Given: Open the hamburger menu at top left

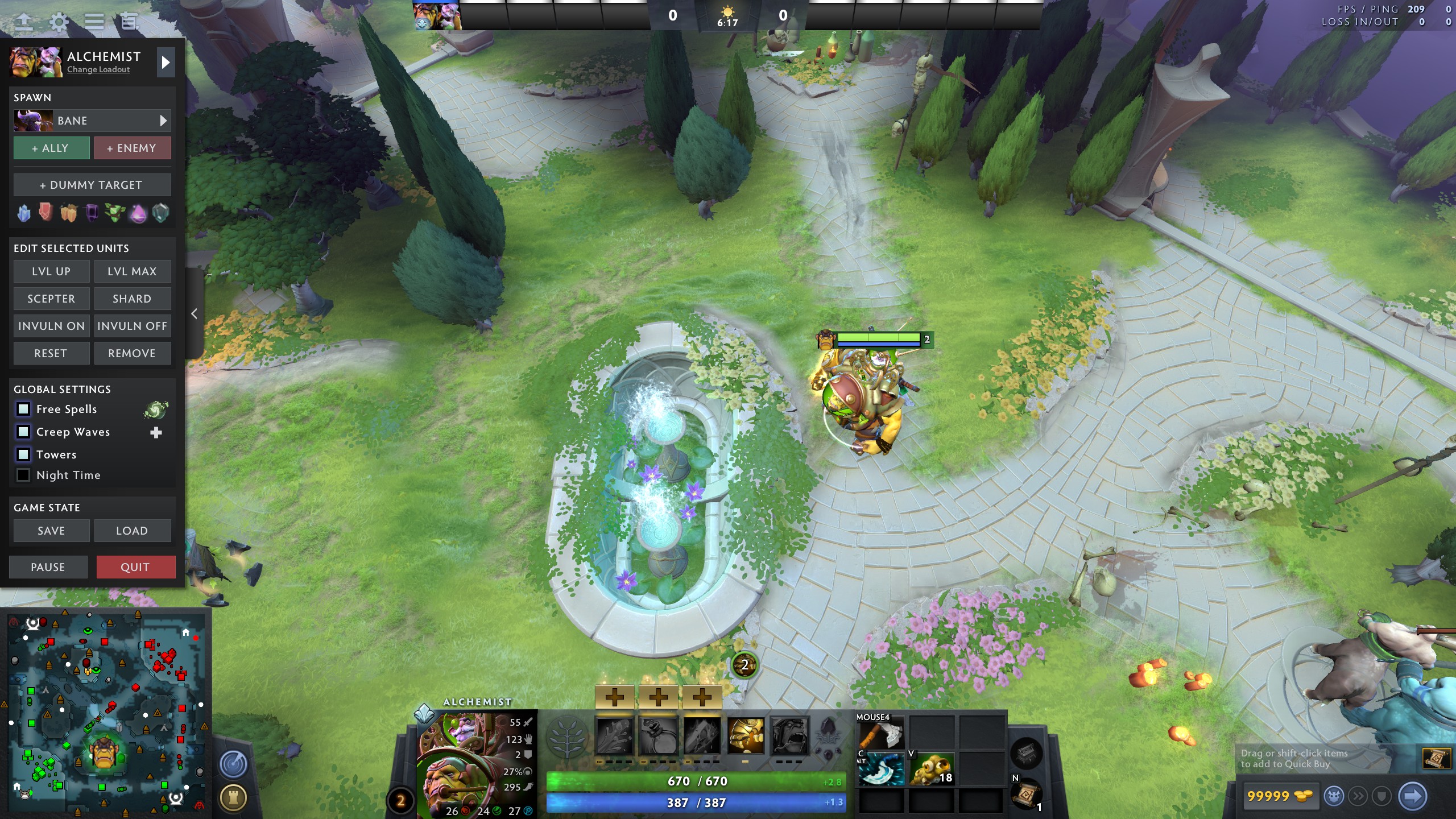Looking at the screenshot, I should click(x=93, y=21).
